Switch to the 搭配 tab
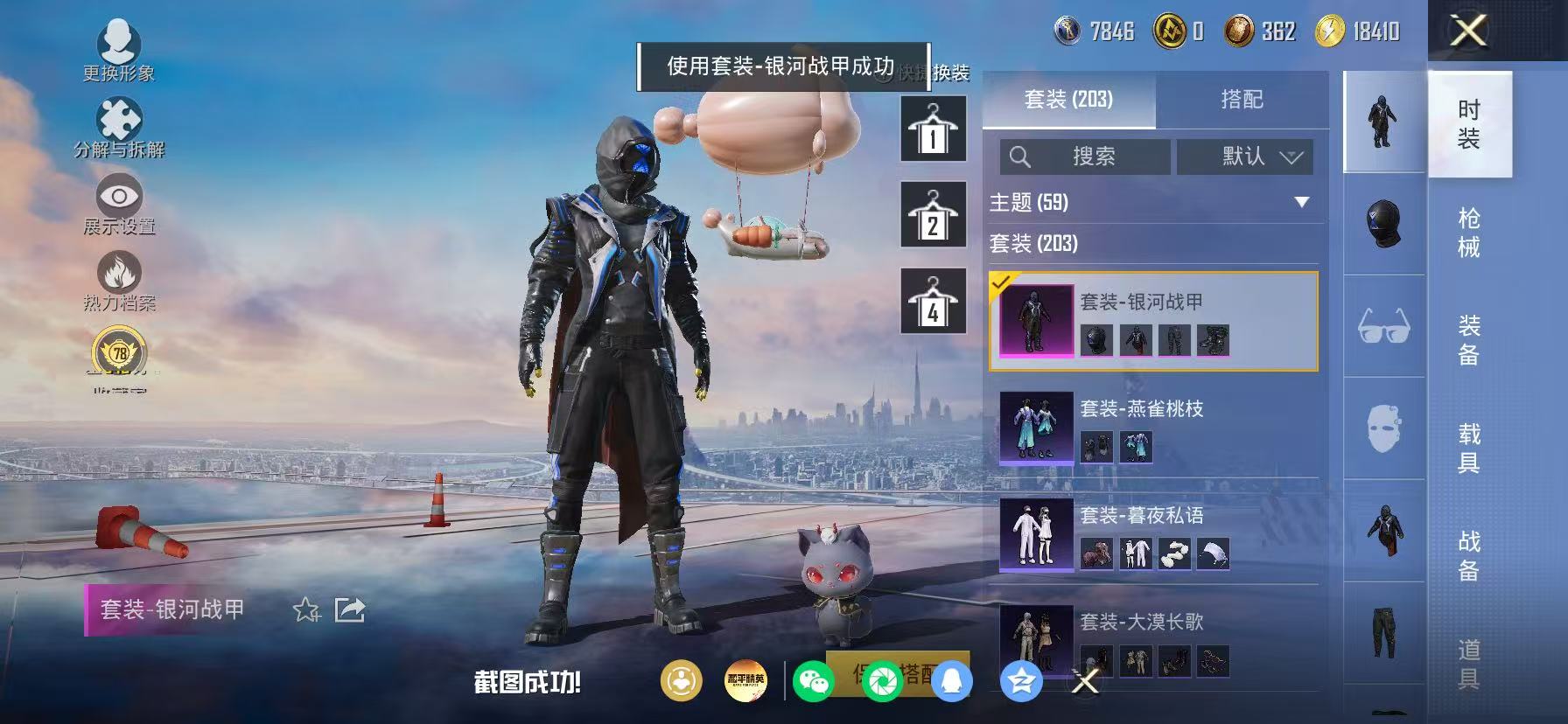 1242,99
